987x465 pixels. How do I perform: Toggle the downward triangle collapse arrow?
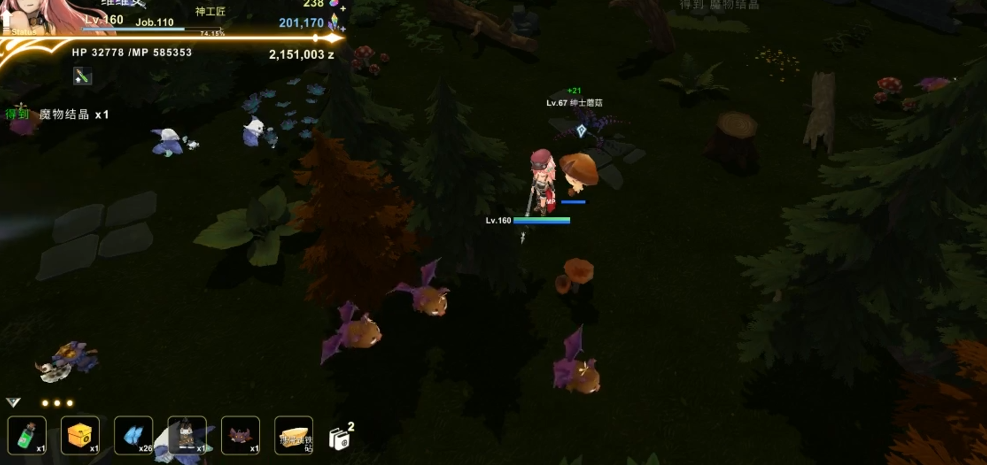pos(13,402)
